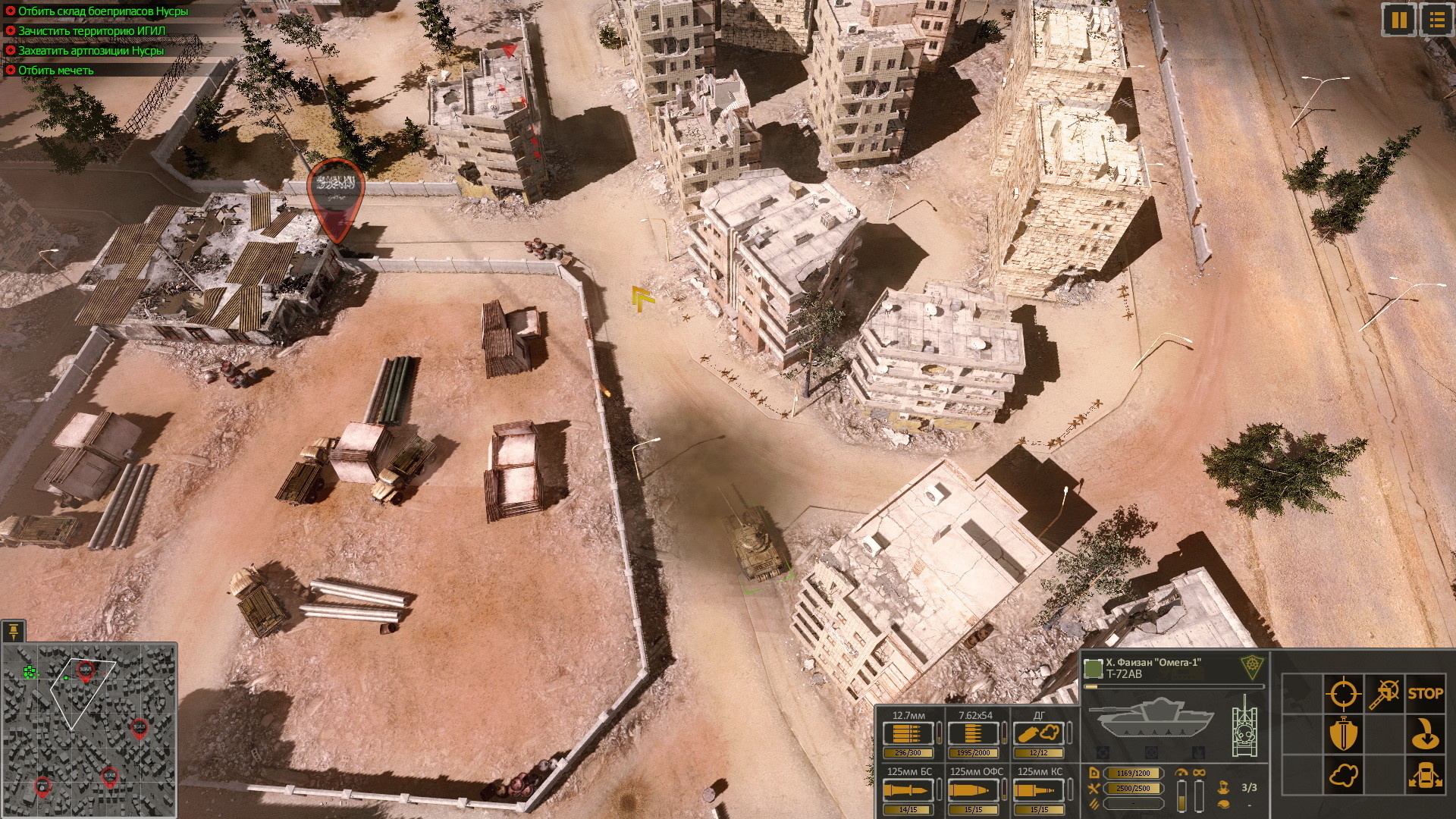The height and width of the screenshot is (819, 1456).
Task: Issue the STOP order
Action: point(1425,693)
